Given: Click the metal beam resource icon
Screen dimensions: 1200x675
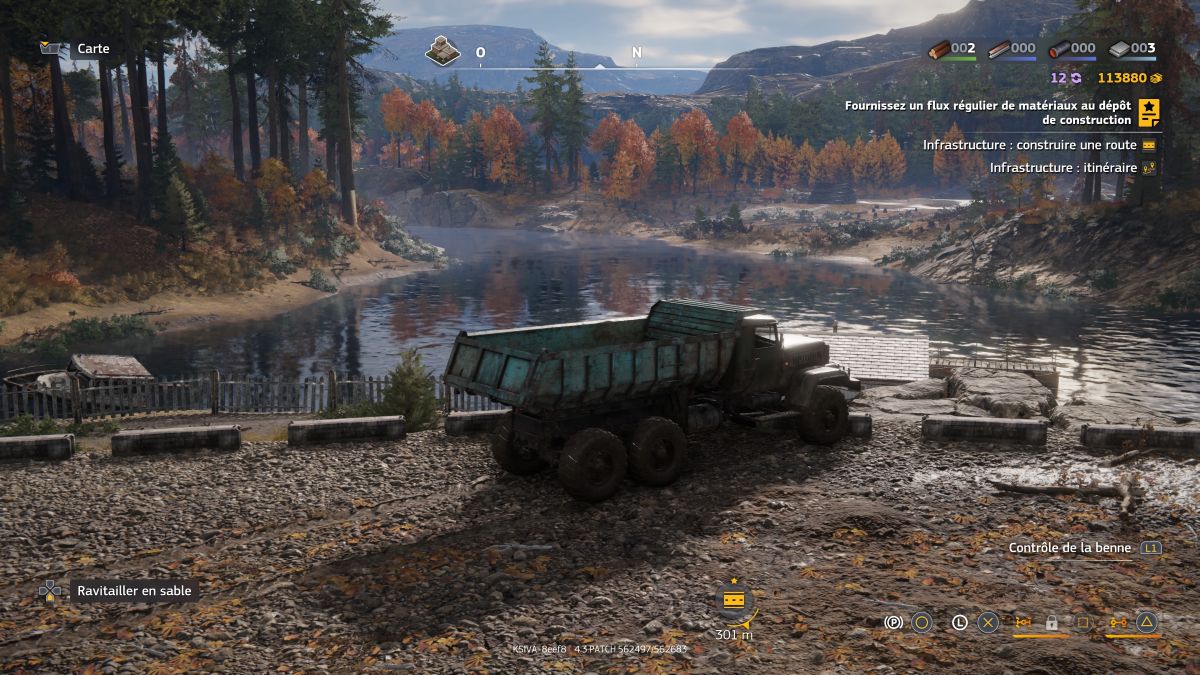Looking at the screenshot, I should coord(999,49).
